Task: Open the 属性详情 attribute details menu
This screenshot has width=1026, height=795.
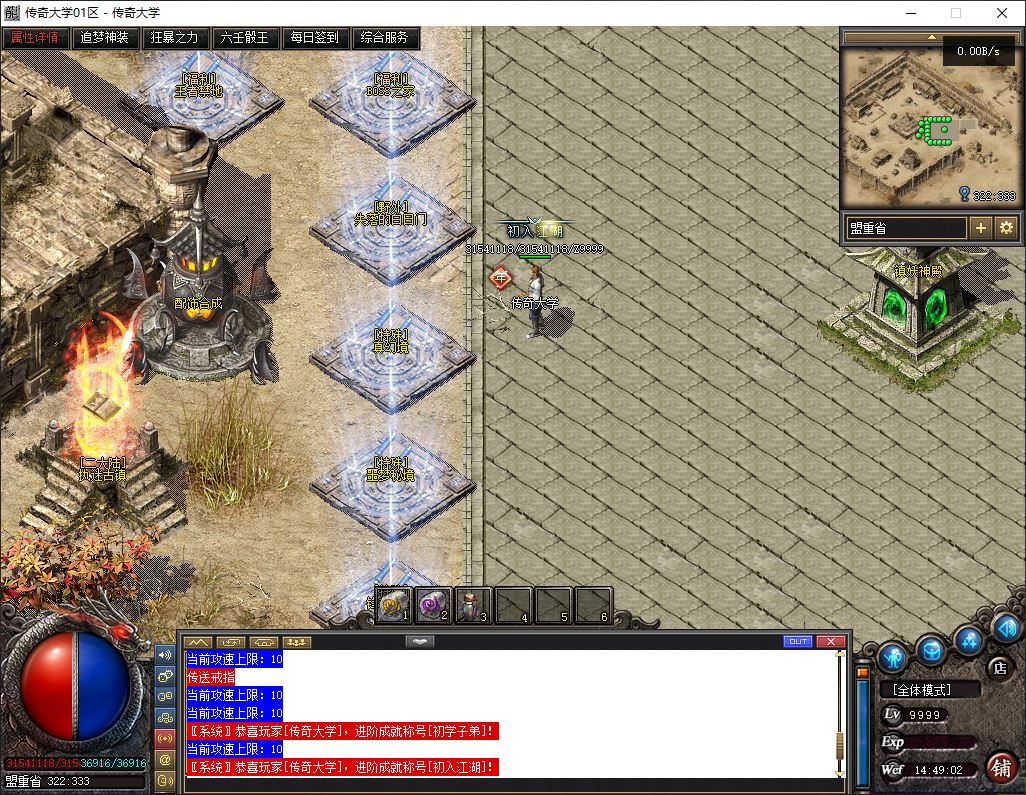Action: [36, 39]
